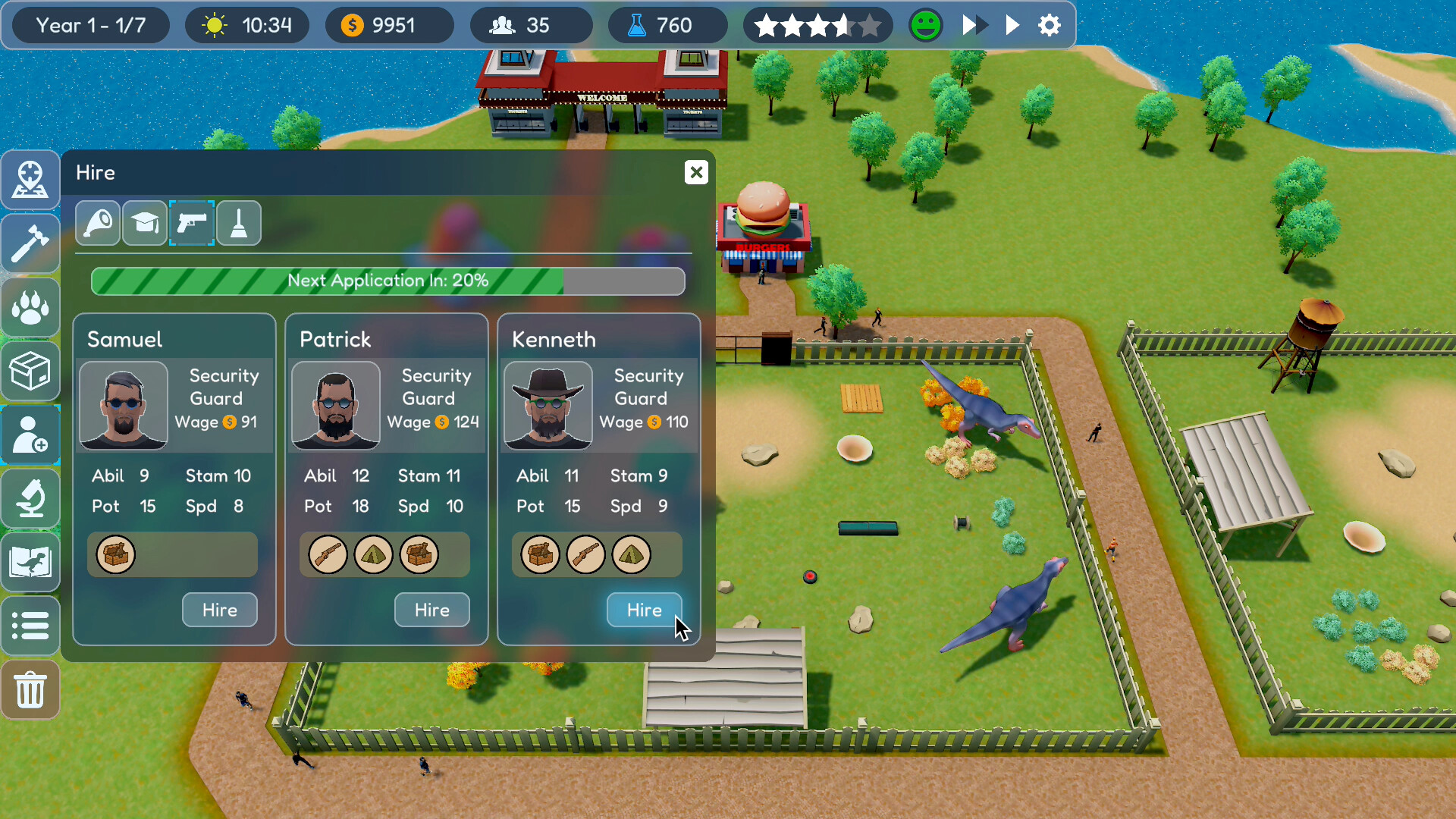Select the supply box icon in sidebar

pyautogui.click(x=30, y=372)
